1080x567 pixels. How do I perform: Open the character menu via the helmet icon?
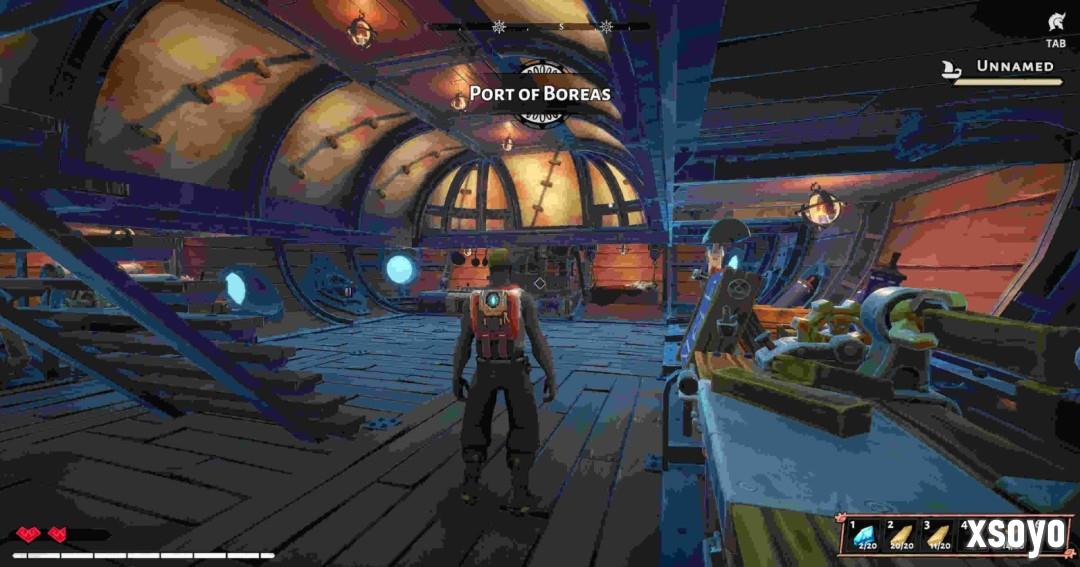(1056, 23)
